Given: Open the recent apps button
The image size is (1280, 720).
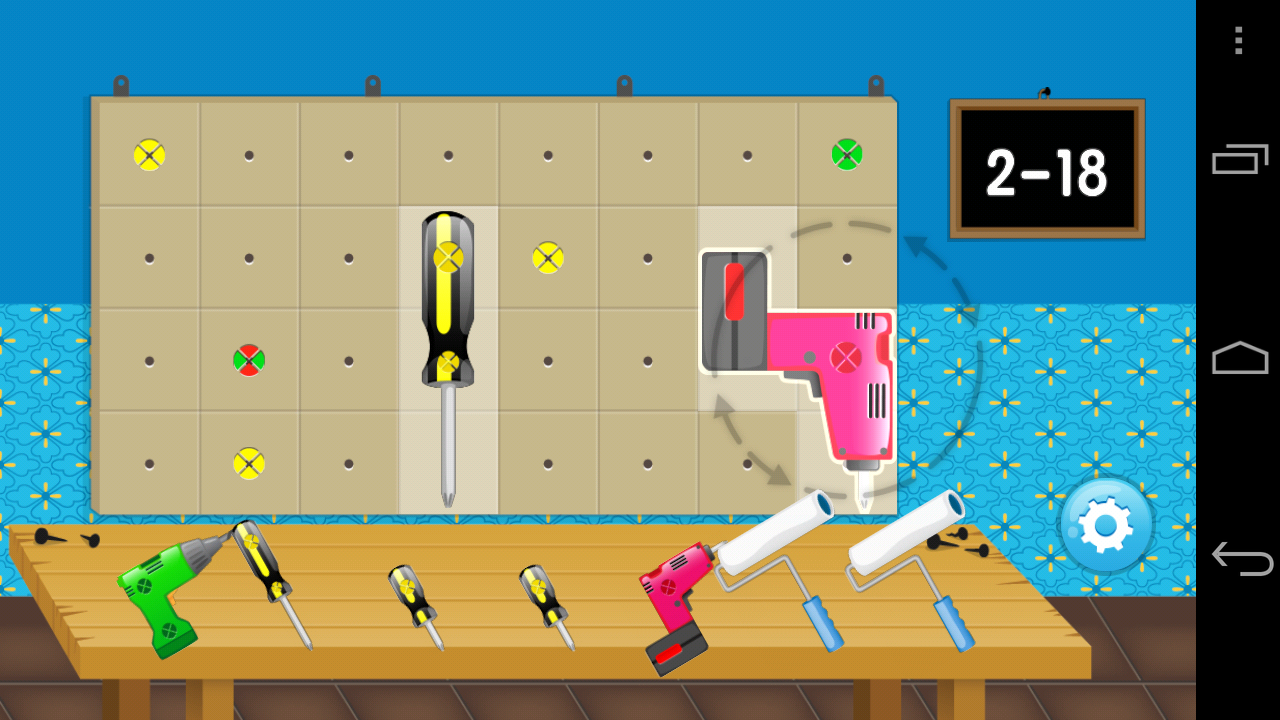Looking at the screenshot, I should 1238,160.
